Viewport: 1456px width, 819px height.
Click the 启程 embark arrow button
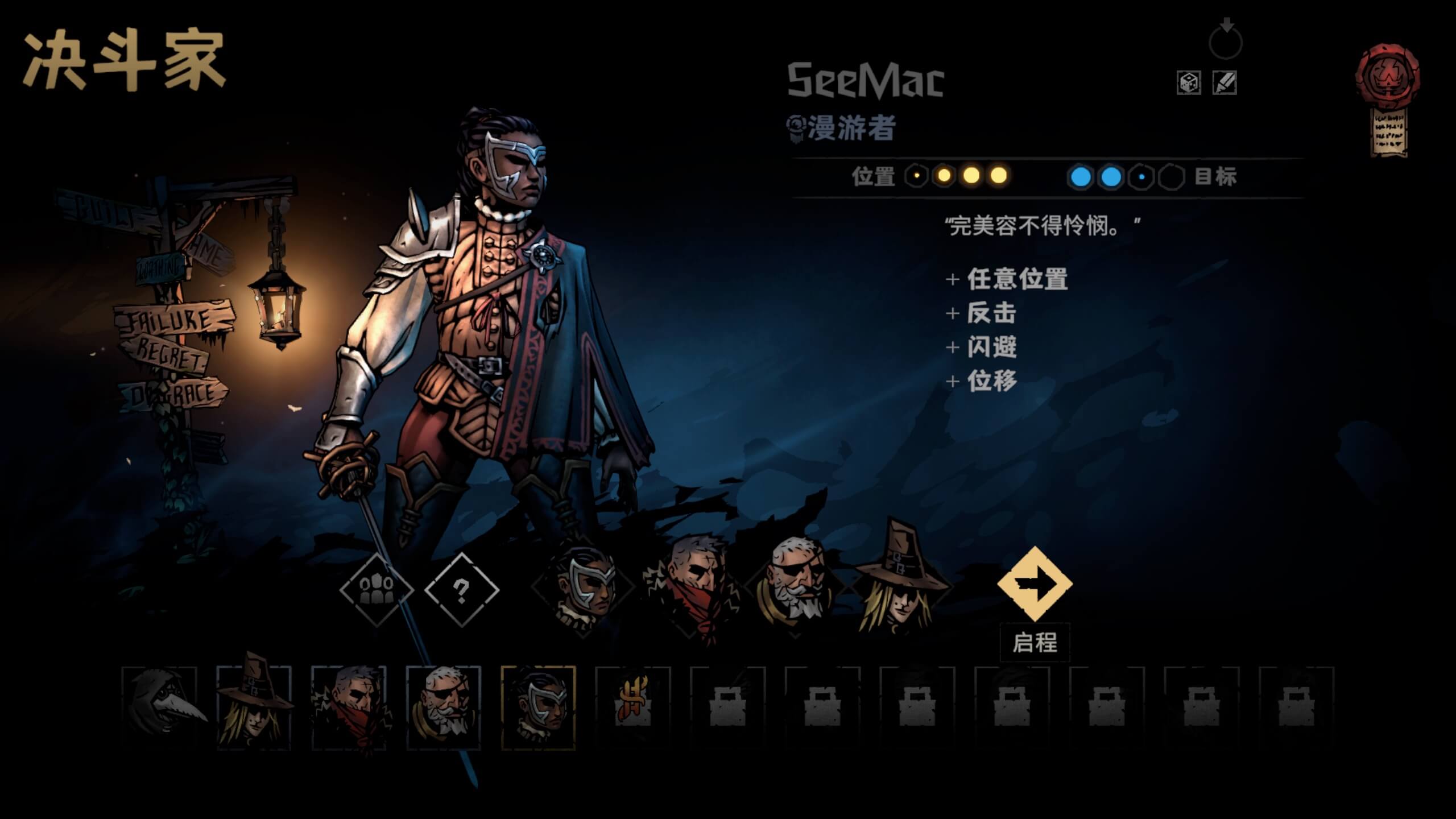[1035, 584]
